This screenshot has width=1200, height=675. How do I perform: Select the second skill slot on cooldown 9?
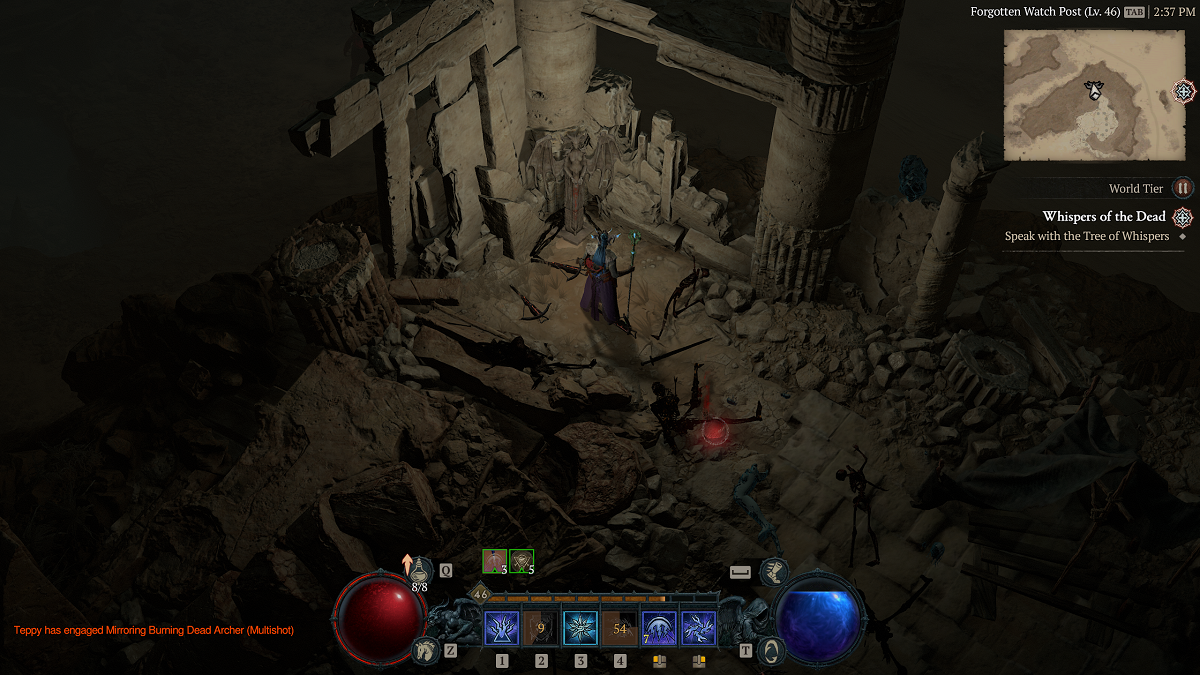coord(541,629)
